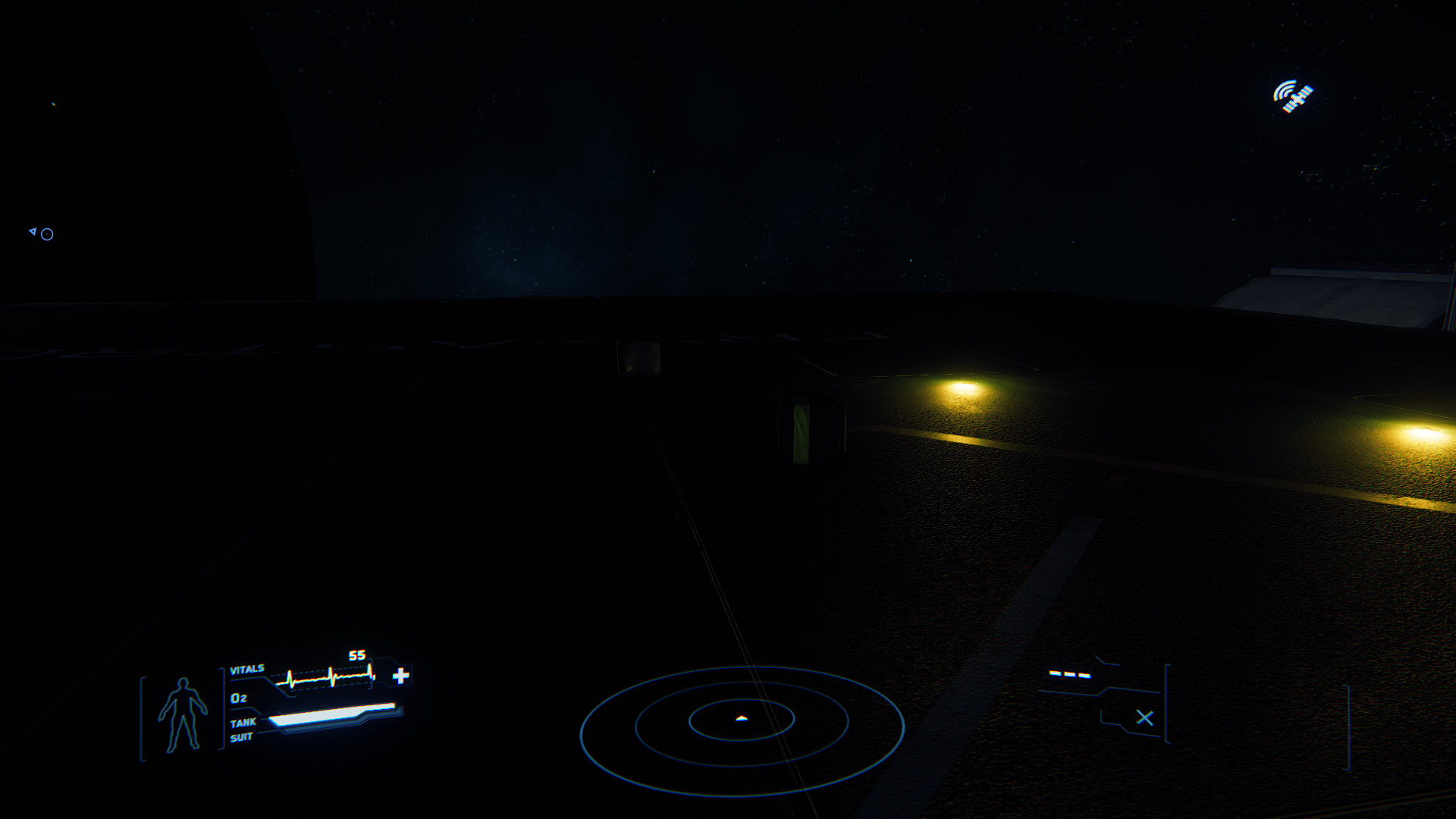Click the body silhouette status icon
This screenshot has width=1456, height=819.
[x=182, y=714]
